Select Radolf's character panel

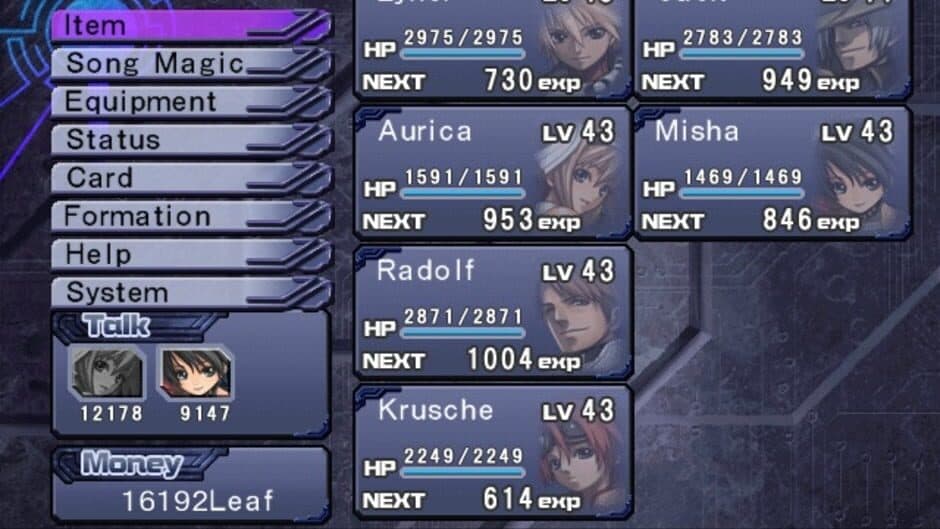click(493, 313)
